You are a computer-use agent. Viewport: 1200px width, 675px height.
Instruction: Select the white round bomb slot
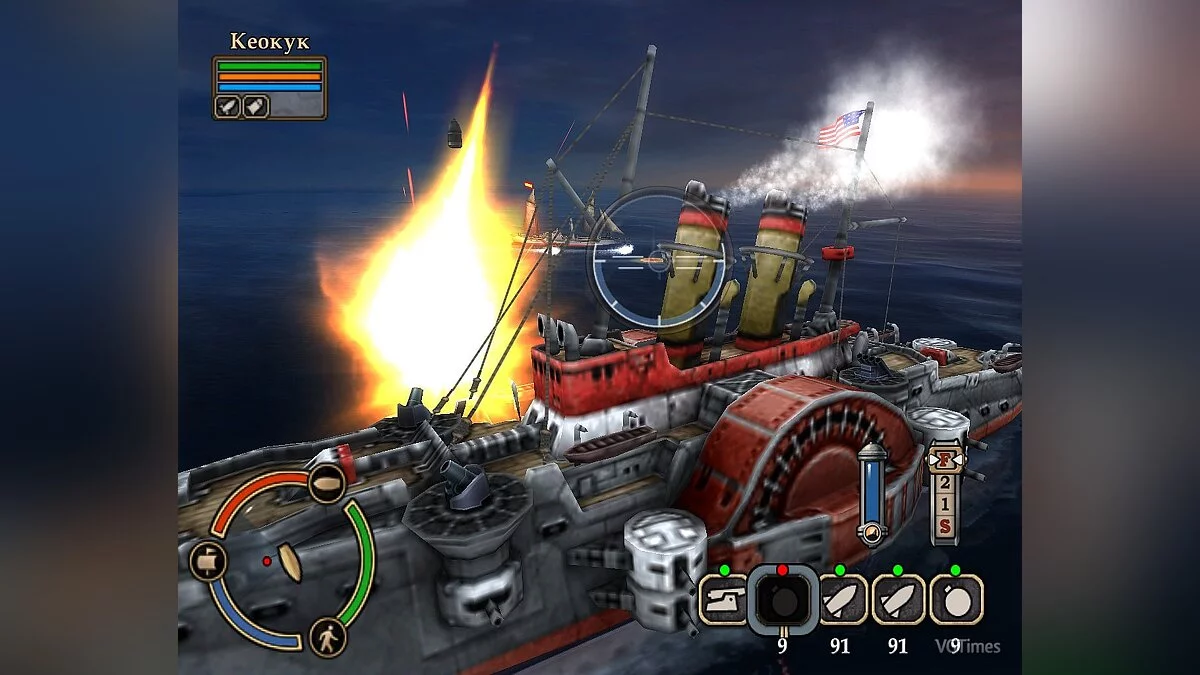[956, 599]
